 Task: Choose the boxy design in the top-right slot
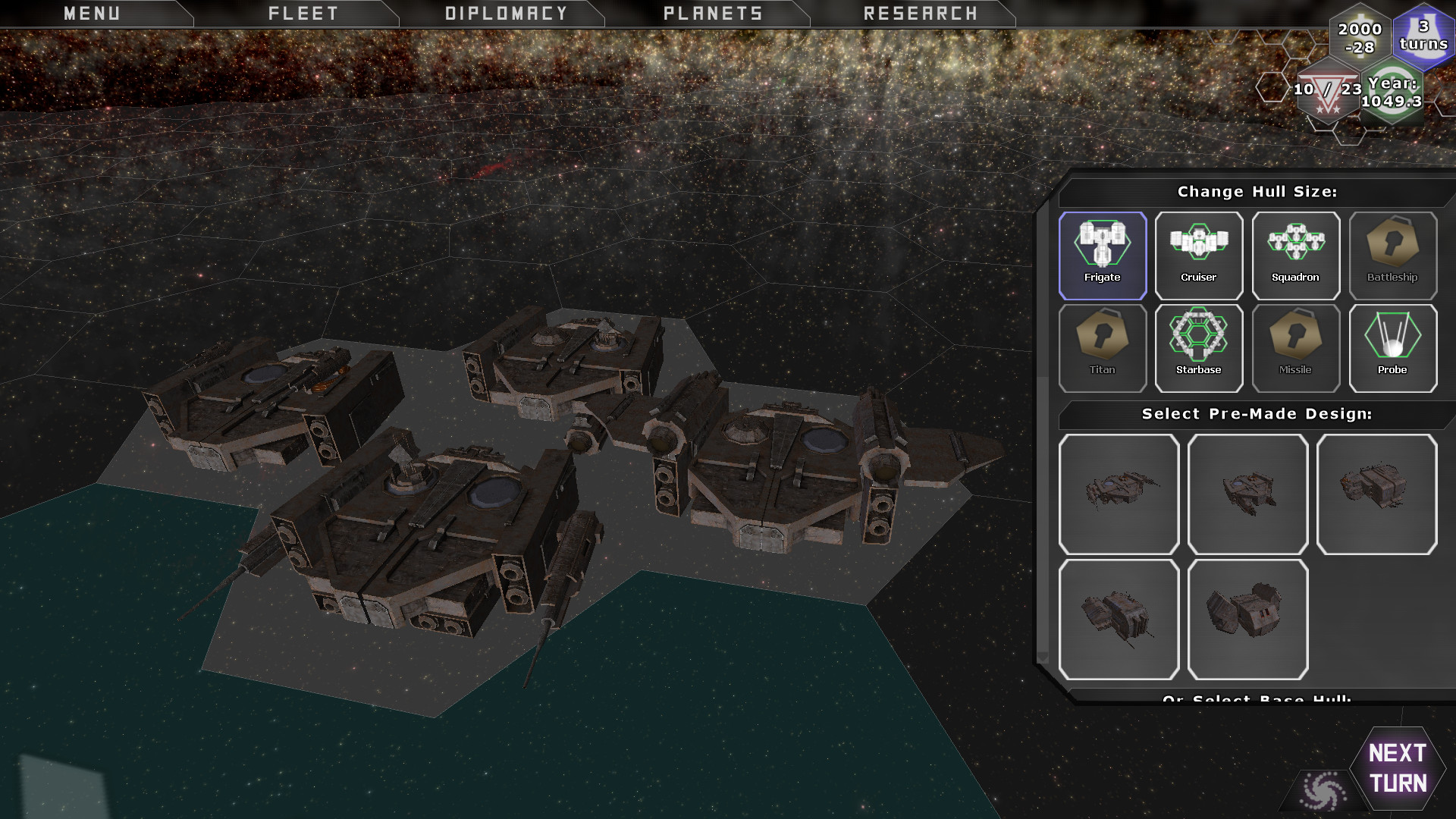(x=1376, y=494)
